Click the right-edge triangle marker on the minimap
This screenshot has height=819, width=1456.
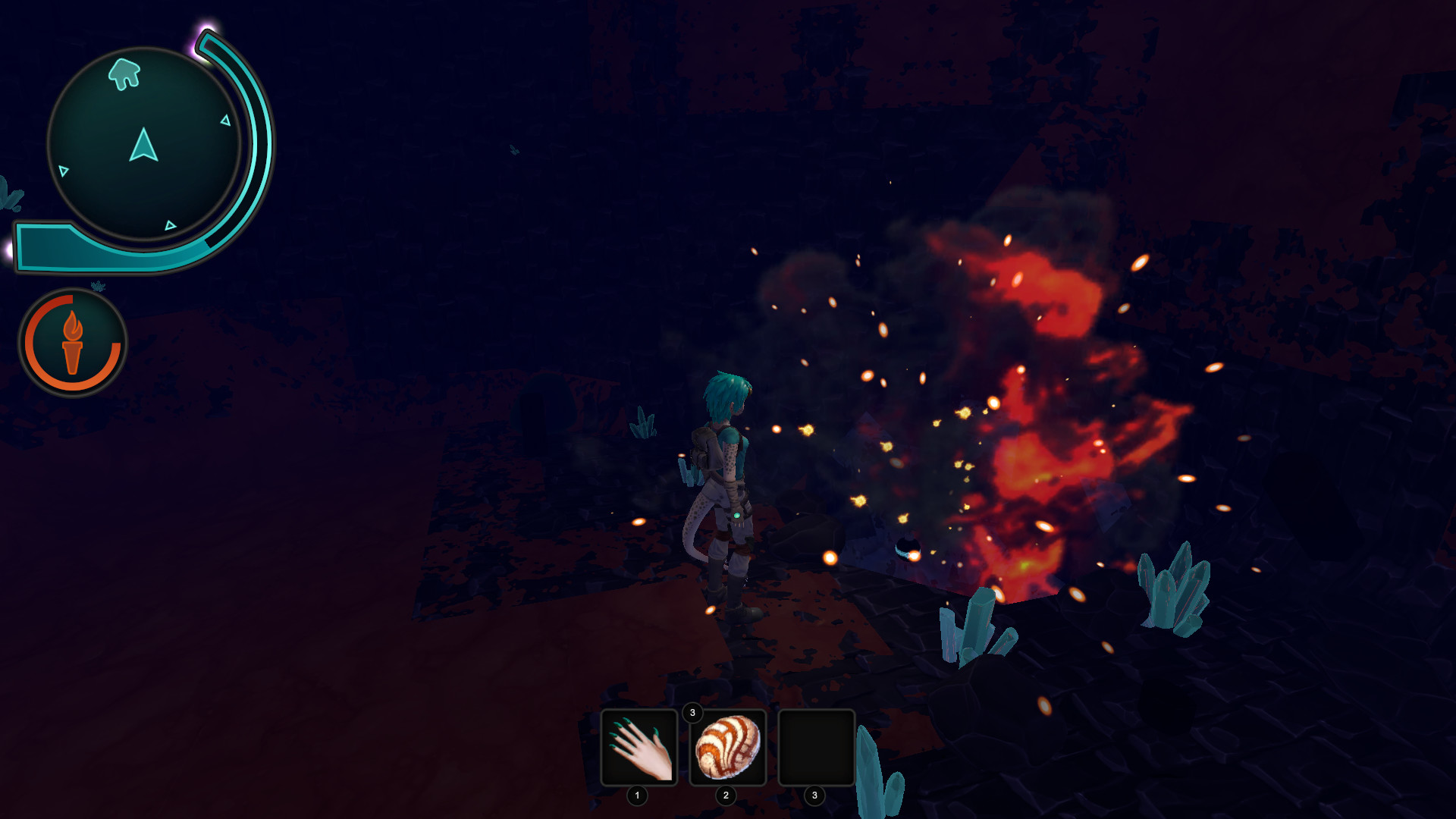tap(226, 120)
